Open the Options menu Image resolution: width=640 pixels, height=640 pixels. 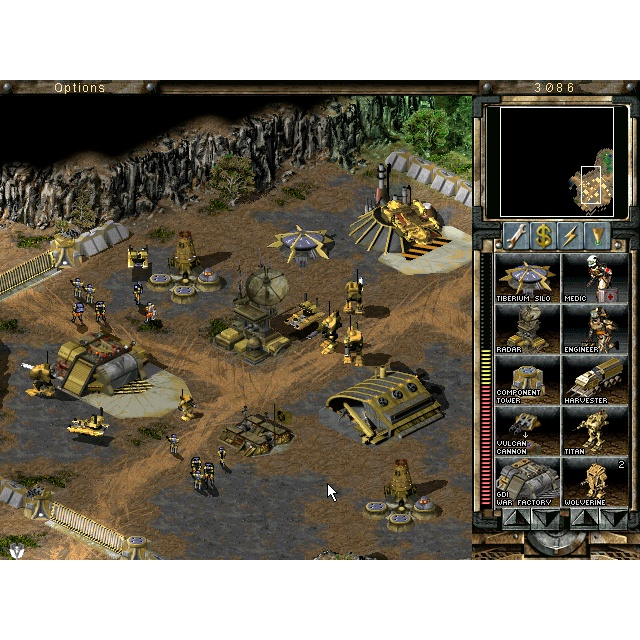click(x=79, y=88)
